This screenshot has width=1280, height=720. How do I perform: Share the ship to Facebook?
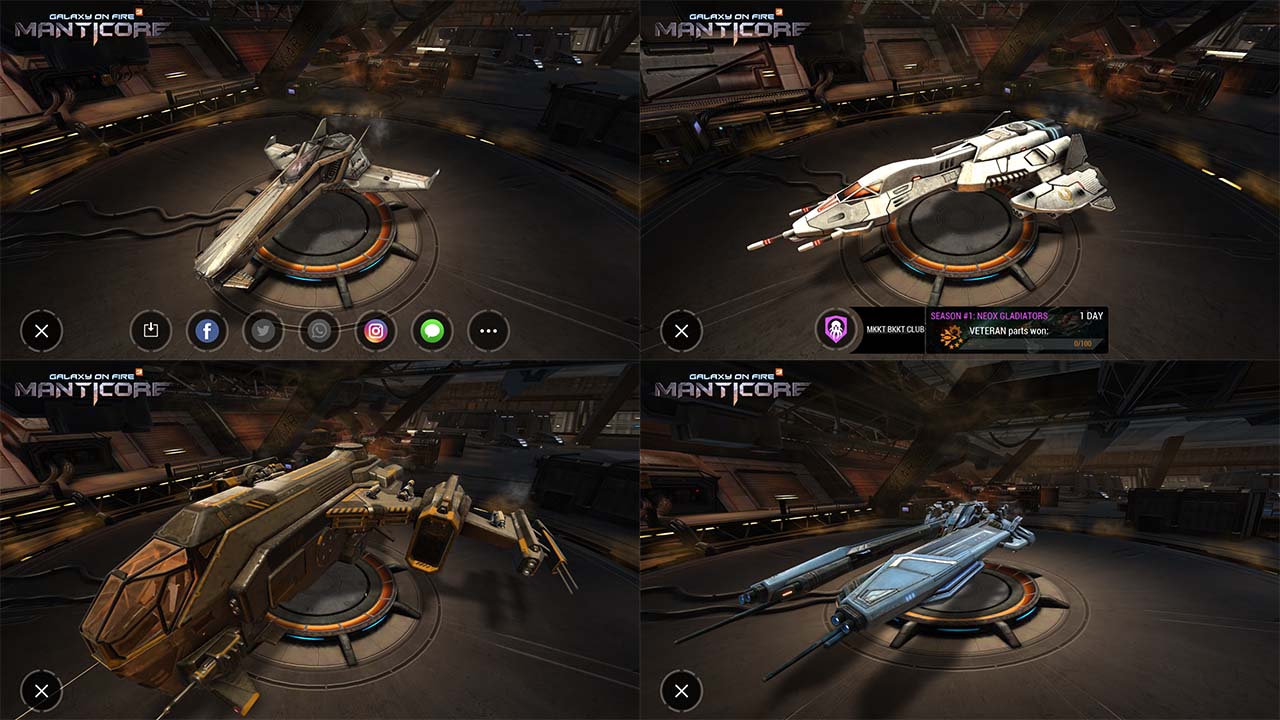[x=207, y=331]
